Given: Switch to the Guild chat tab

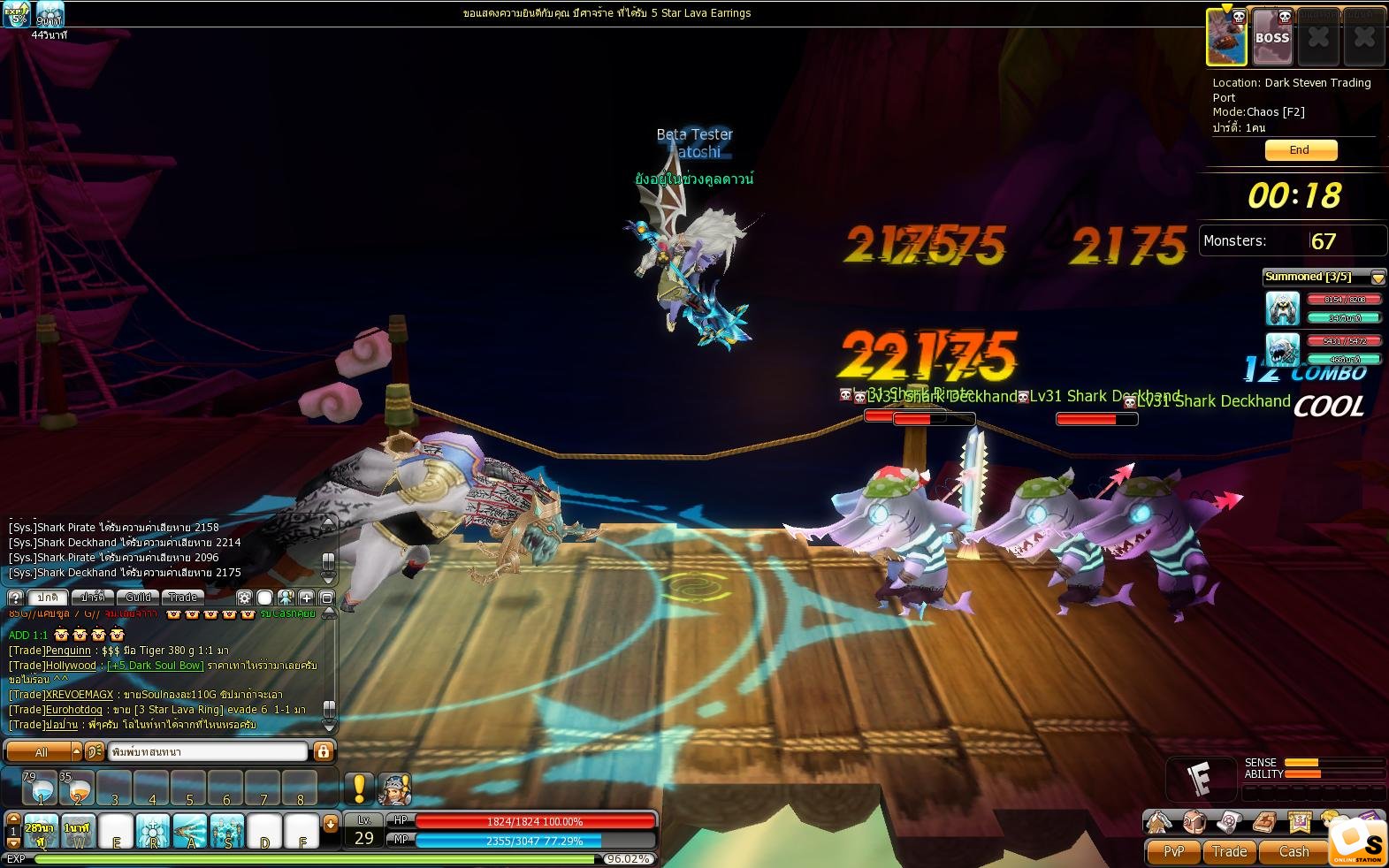Looking at the screenshot, I should click(138, 598).
